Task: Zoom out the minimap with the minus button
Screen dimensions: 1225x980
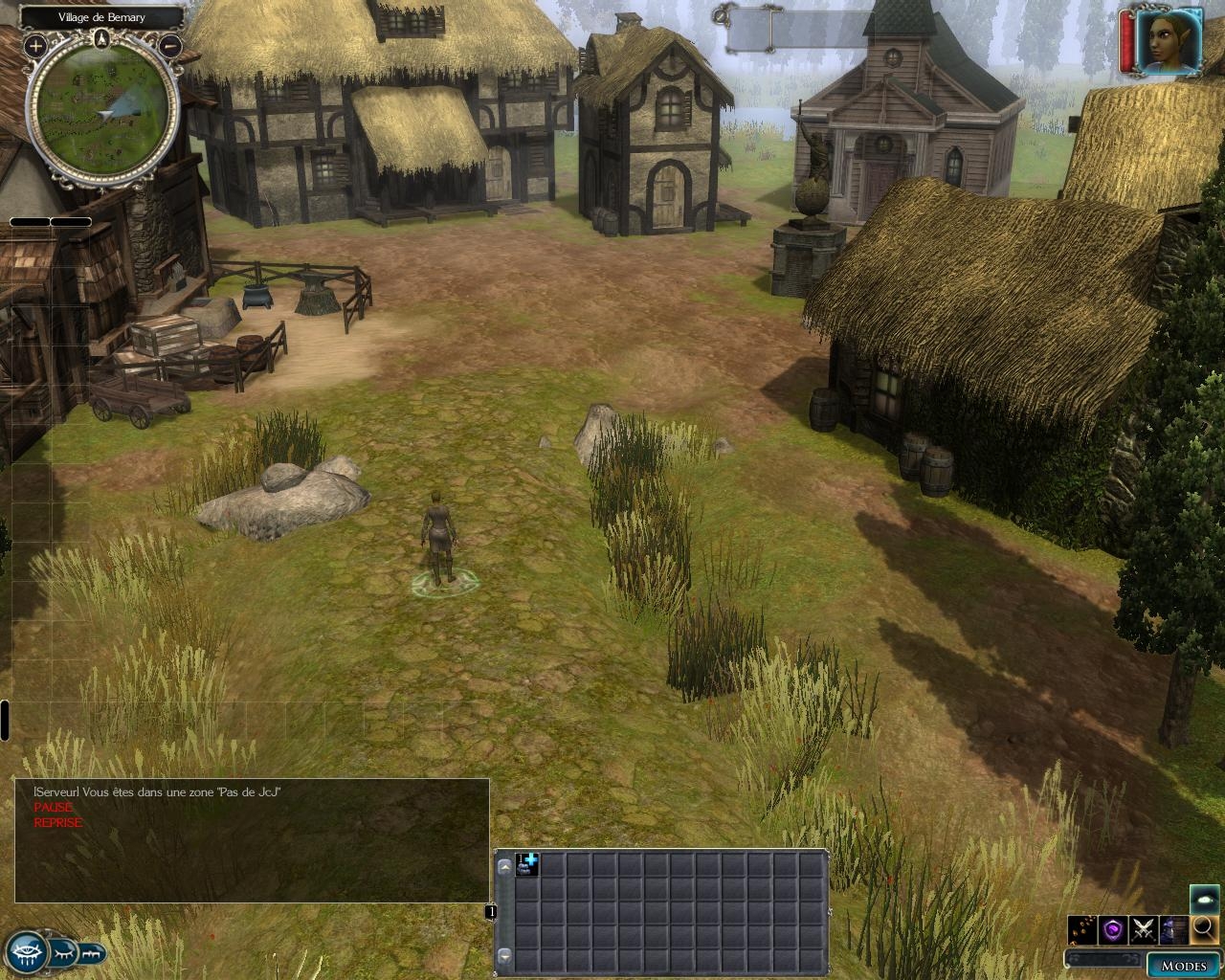Action: [170, 45]
